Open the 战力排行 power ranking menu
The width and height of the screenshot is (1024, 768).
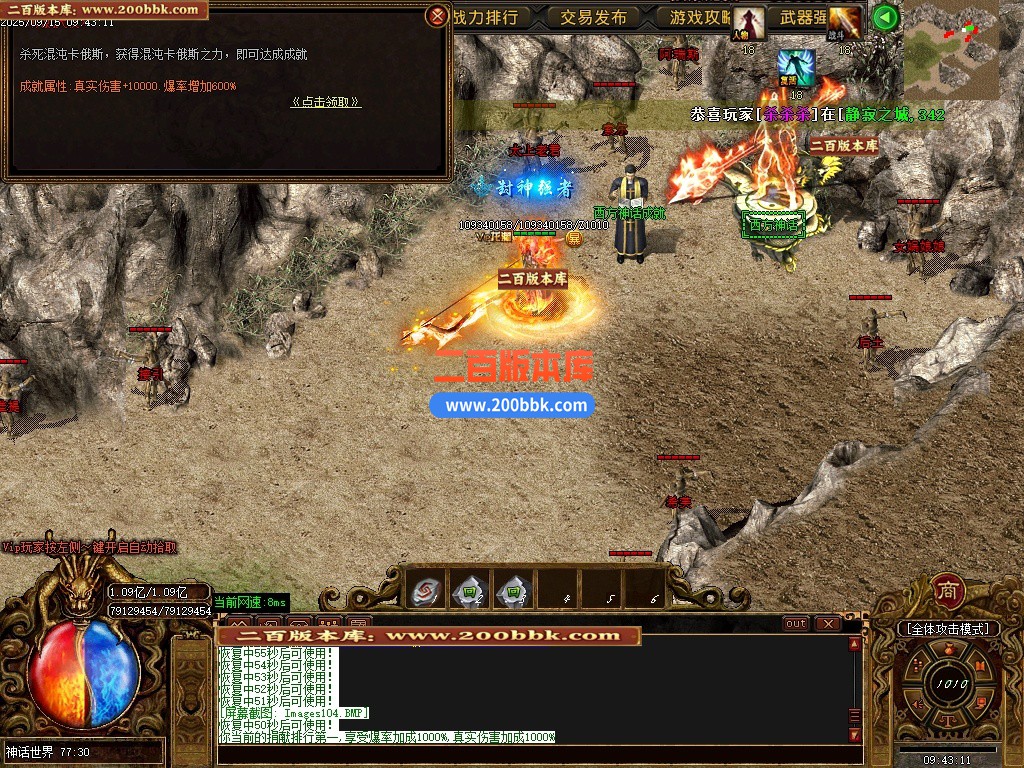485,17
